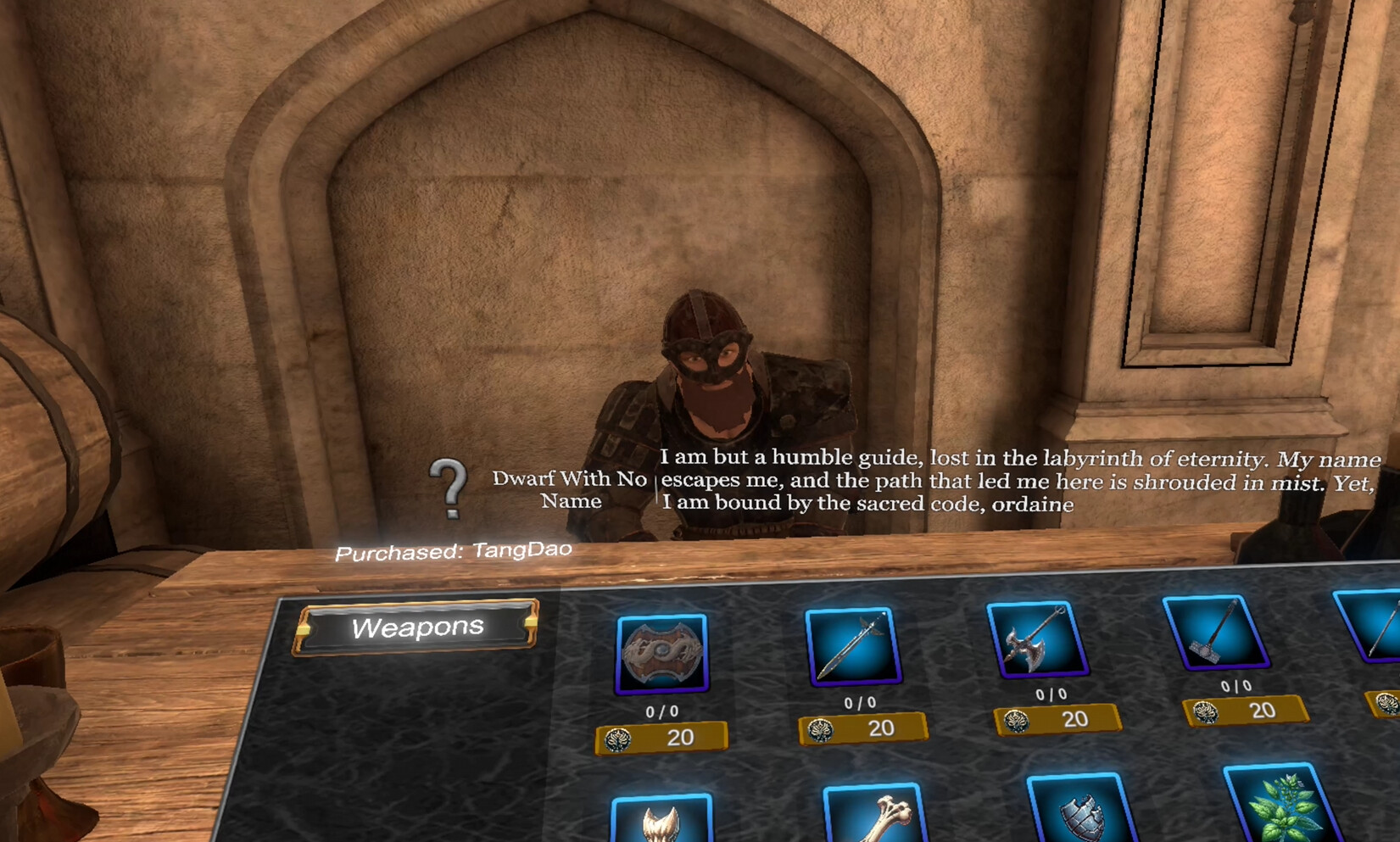The width and height of the screenshot is (1400, 842).
Task: Select the longsword weapon icon
Action: tap(856, 644)
